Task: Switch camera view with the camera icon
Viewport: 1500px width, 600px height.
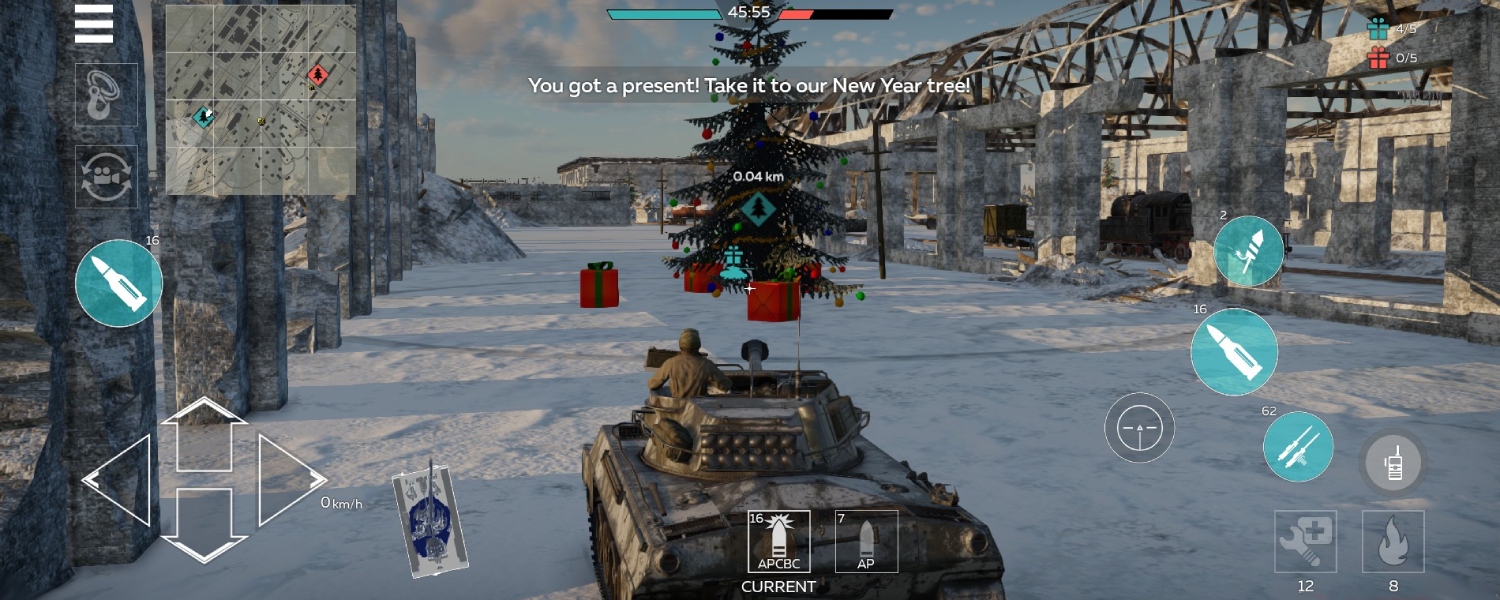Action: [106, 176]
